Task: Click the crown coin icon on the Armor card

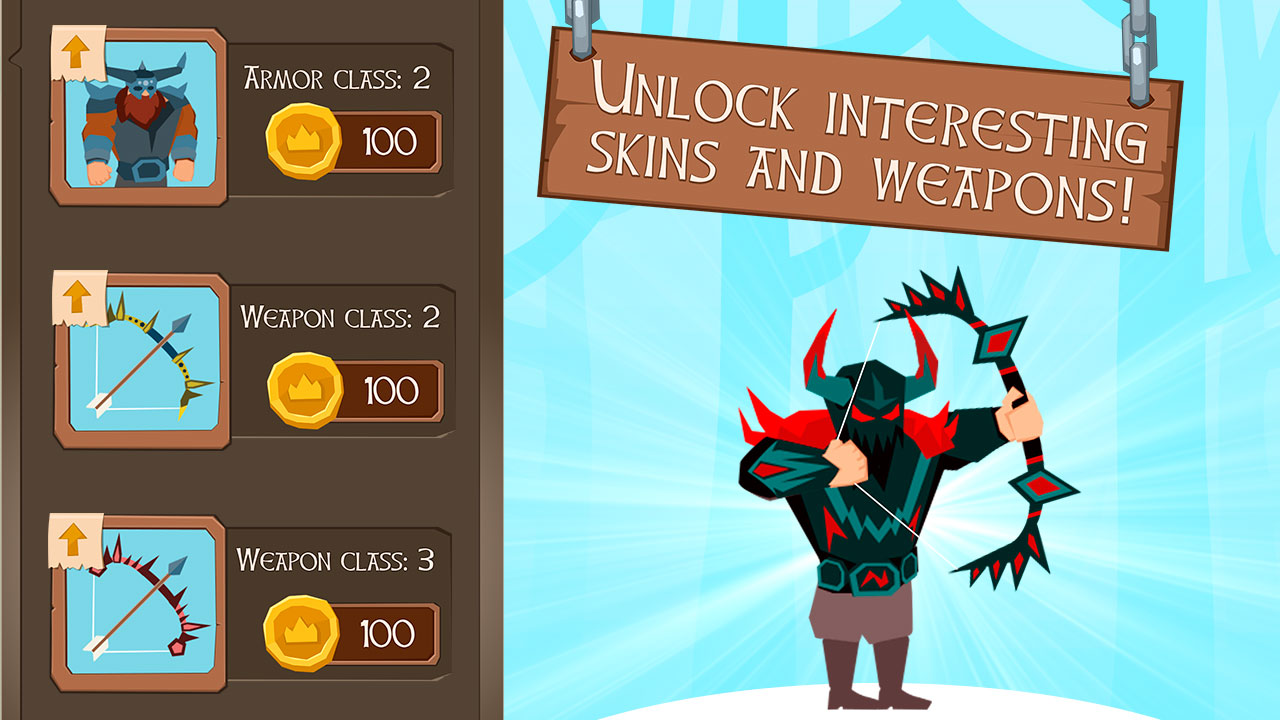Action: [x=304, y=140]
